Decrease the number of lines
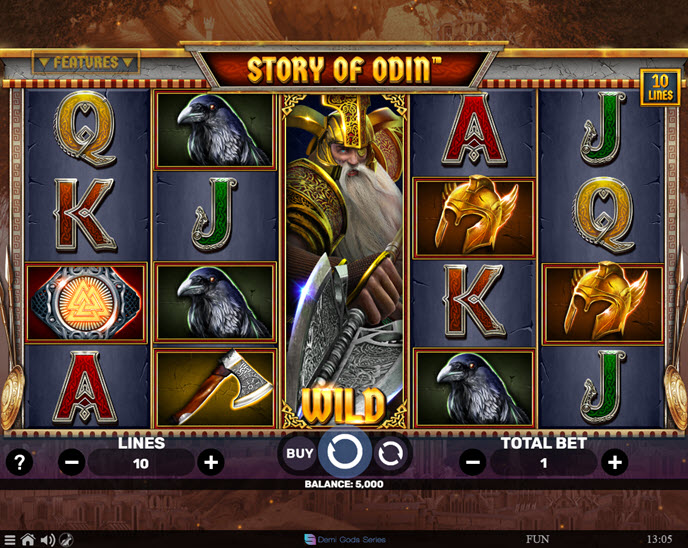The width and height of the screenshot is (688, 548). (x=72, y=462)
